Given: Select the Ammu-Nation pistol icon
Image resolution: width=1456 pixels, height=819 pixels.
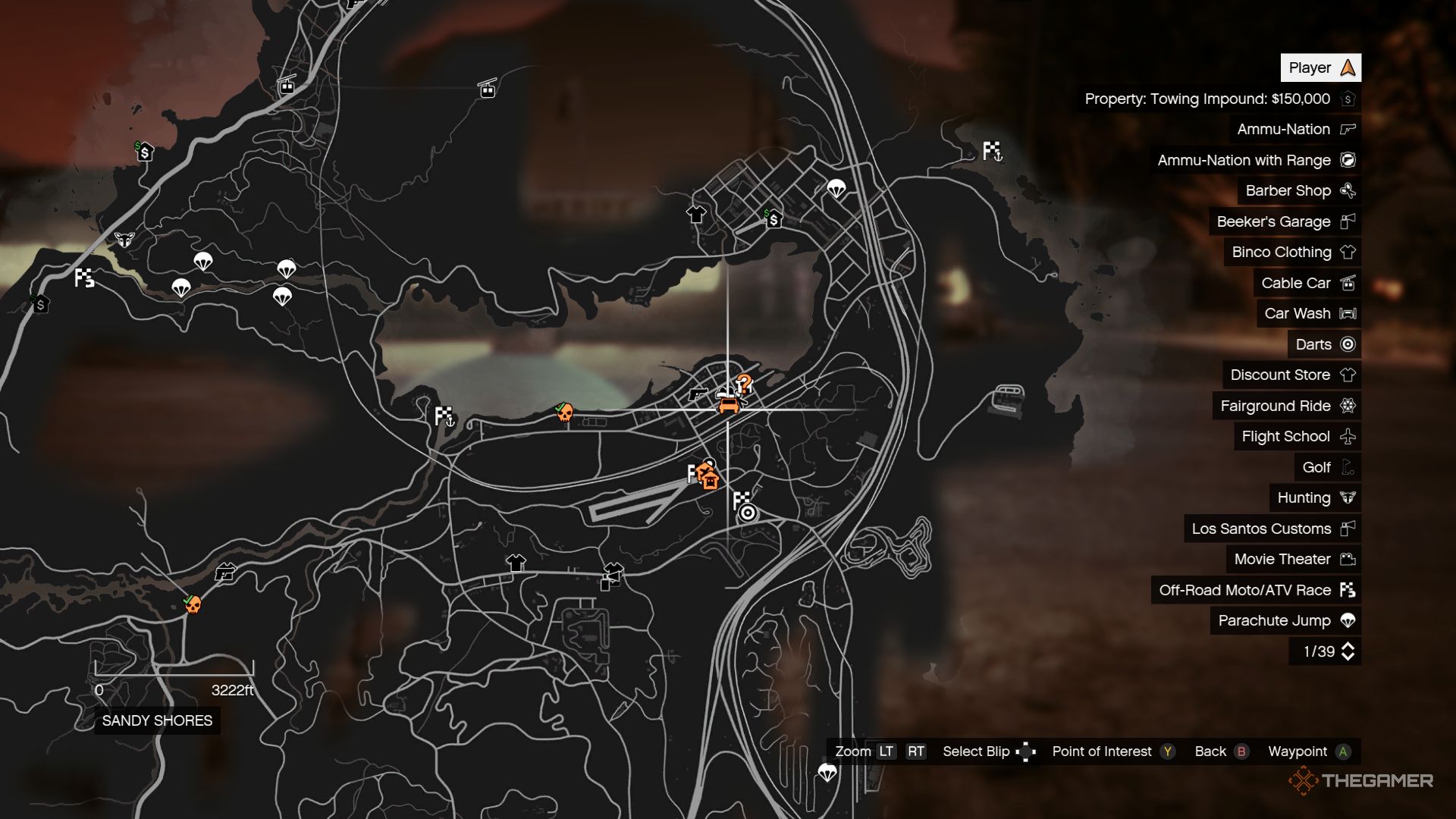Looking at the screenshot, I should [x=1348, y=129].
